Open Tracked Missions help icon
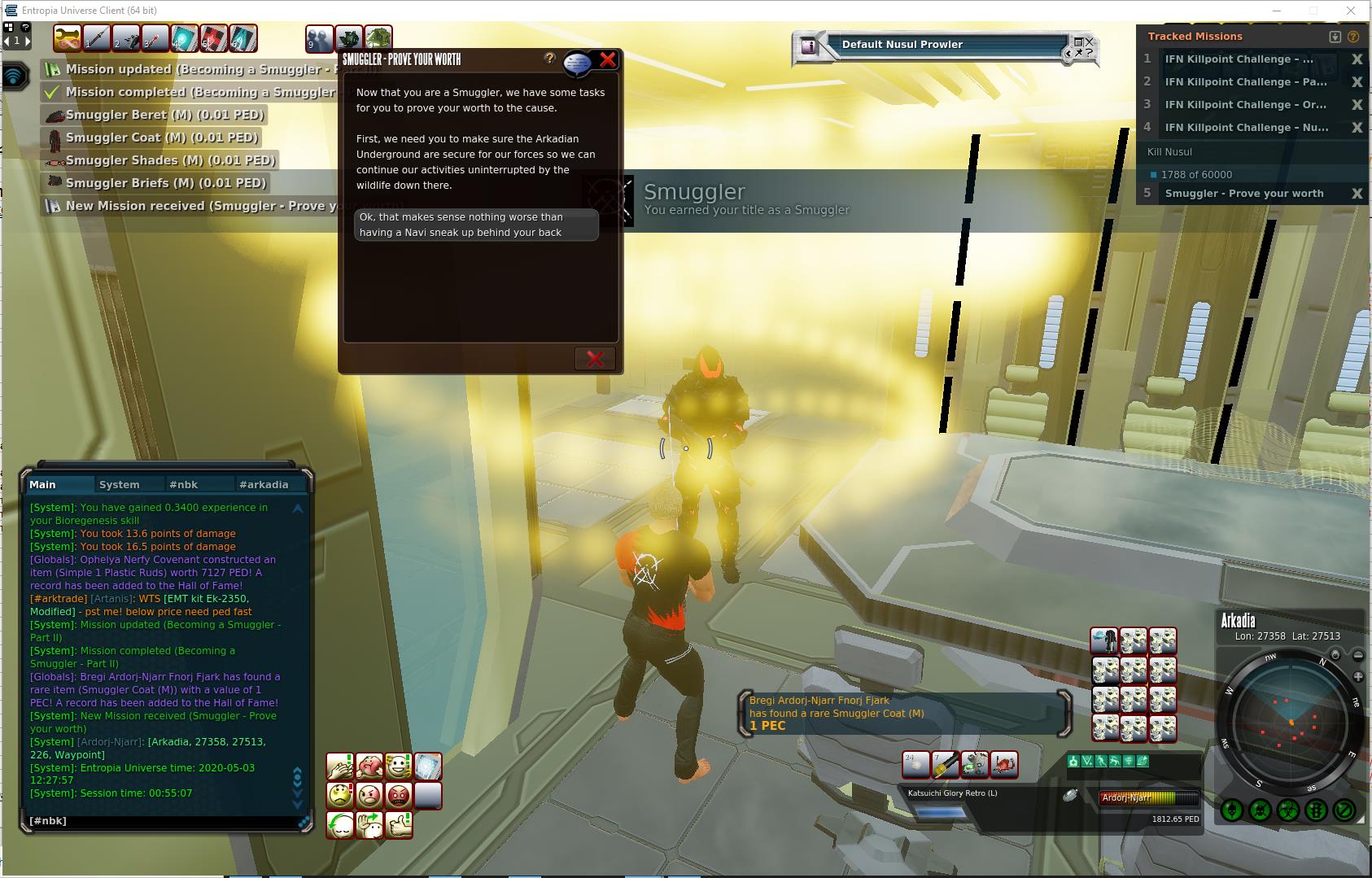The image size is (1372, 878). pyautogui.click(x=1353, y=37)
